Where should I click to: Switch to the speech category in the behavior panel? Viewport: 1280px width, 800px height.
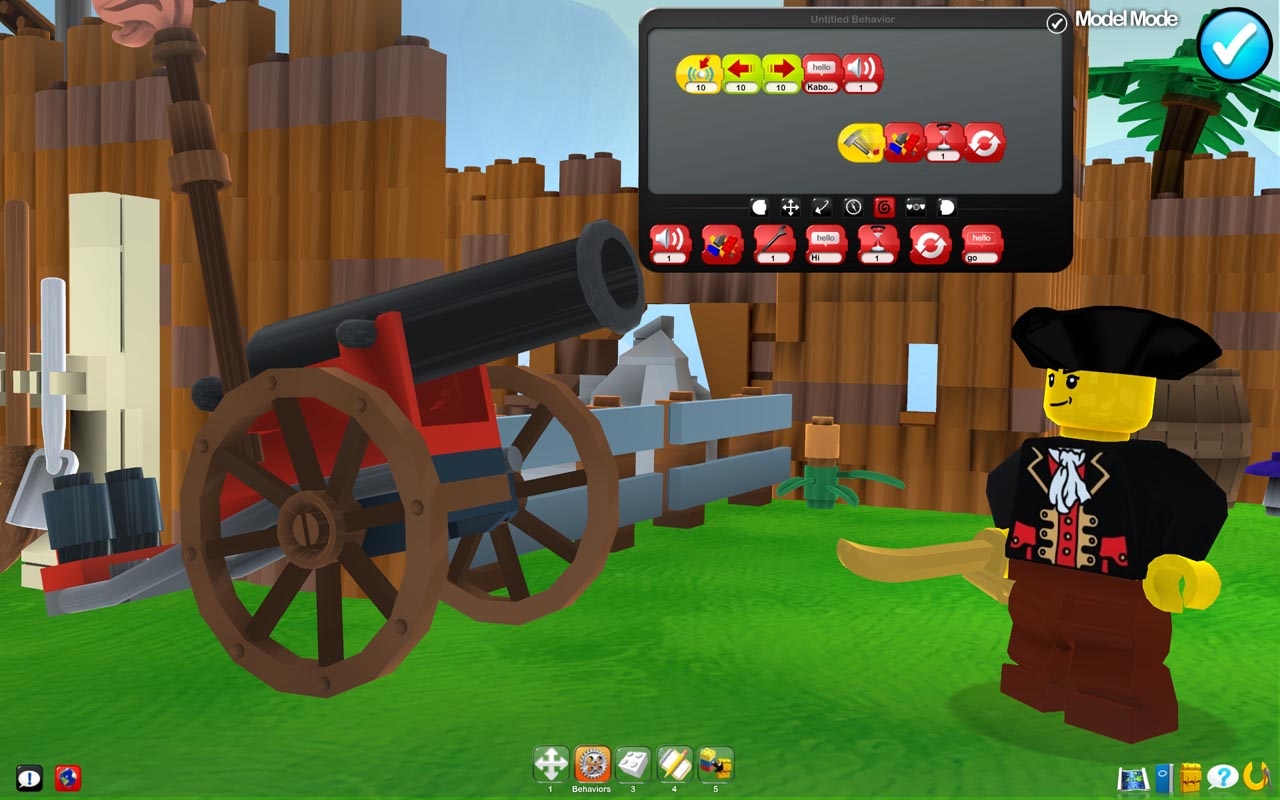[x=946, y=207]
